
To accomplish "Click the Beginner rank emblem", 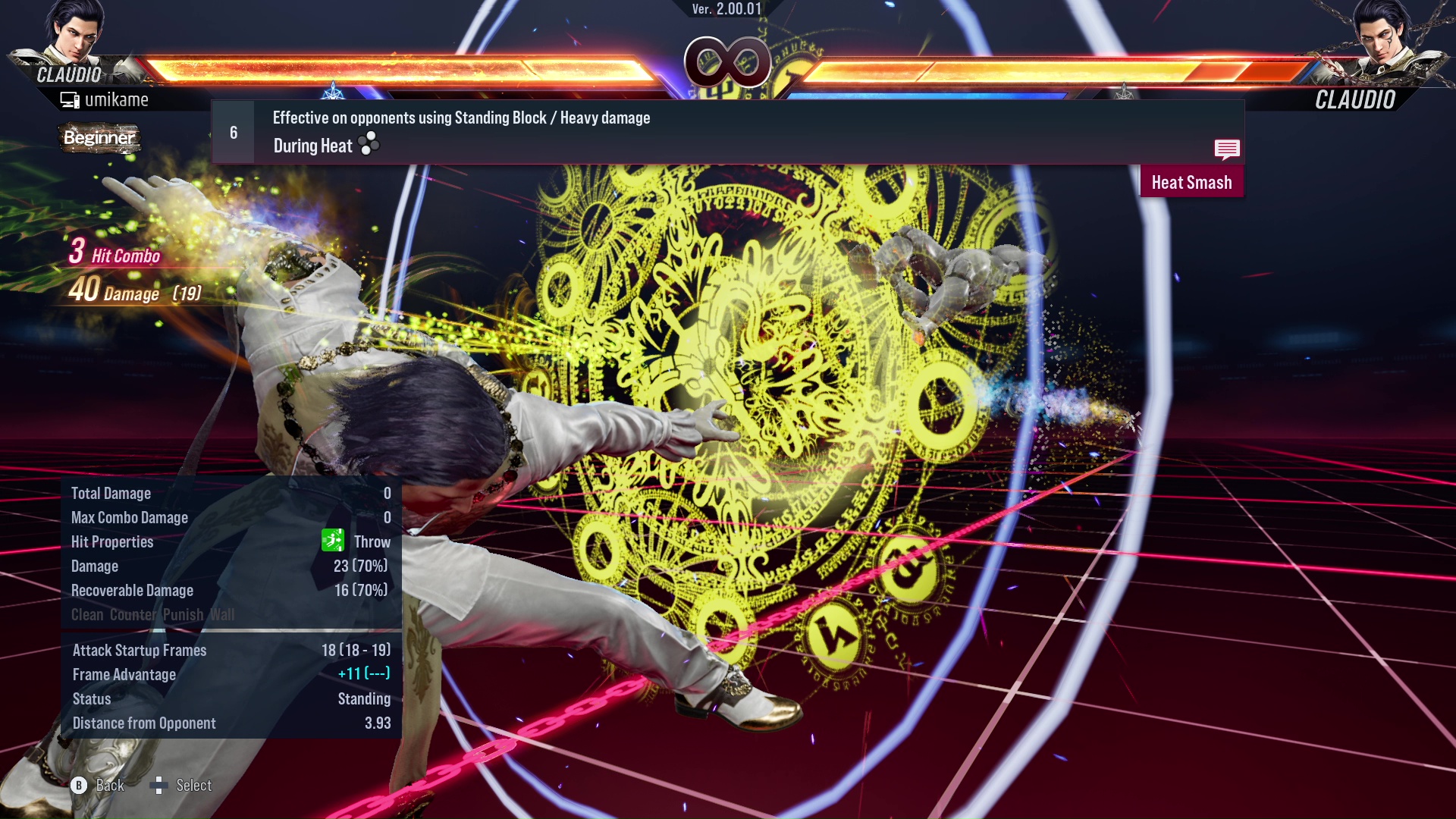I will click(x=99, y=139).
